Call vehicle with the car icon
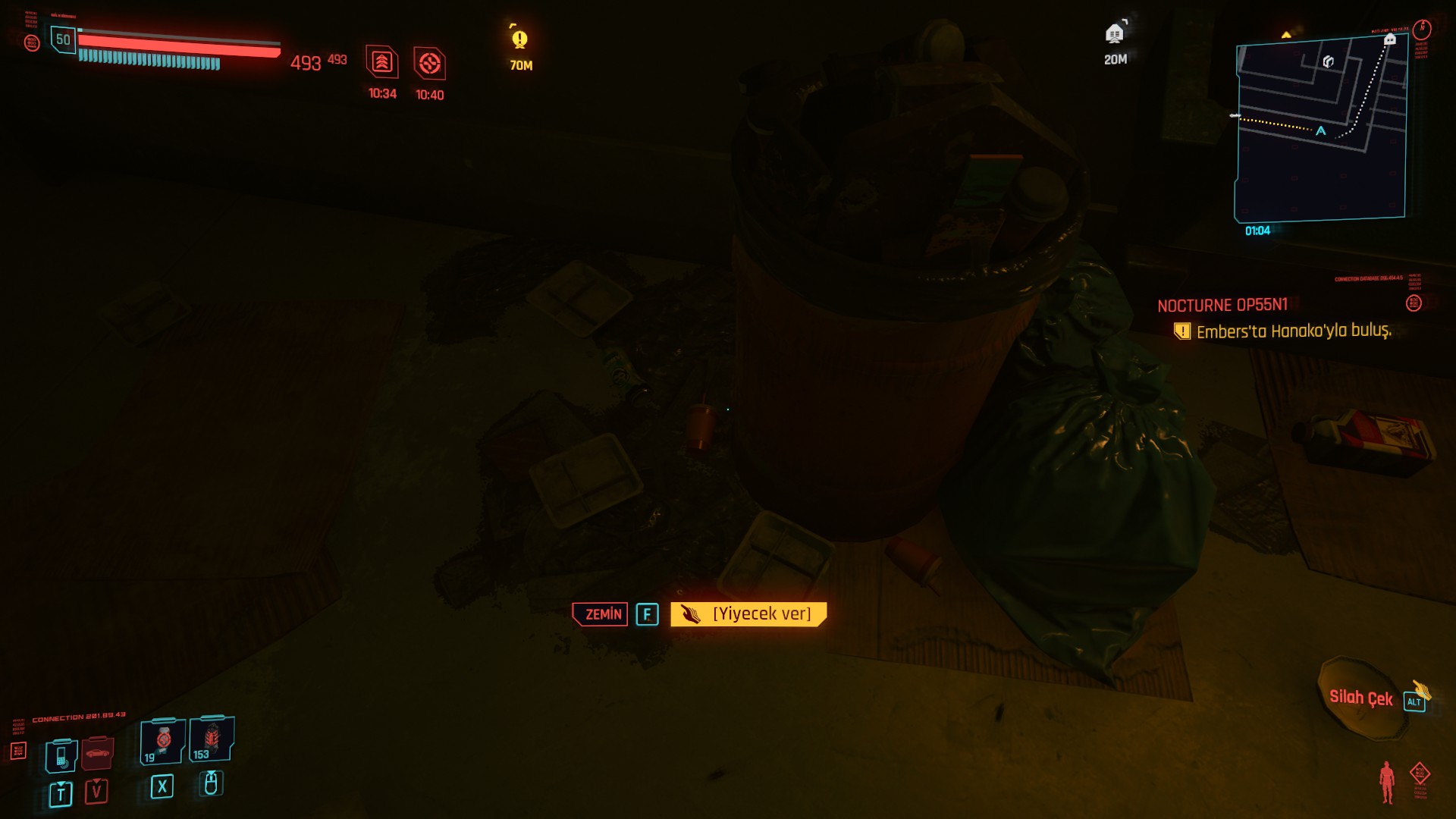1456x819 pixels. [97, 753]
